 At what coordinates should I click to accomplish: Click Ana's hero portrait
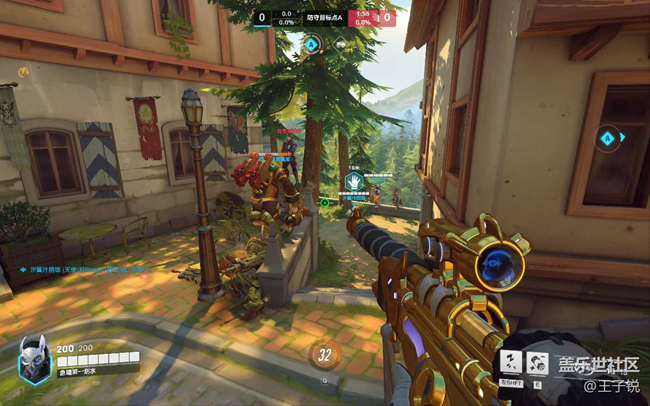pyautogui.click(x=34, y=356)
